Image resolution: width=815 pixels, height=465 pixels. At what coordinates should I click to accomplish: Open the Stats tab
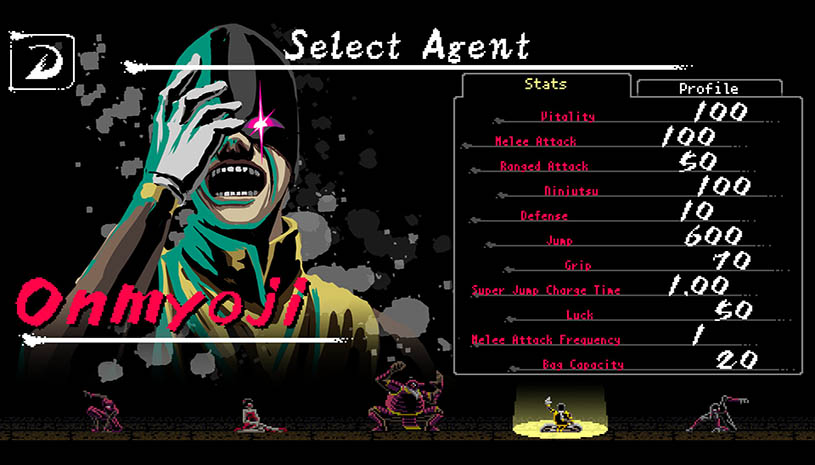pyautogui.click(x=545, y=85)
